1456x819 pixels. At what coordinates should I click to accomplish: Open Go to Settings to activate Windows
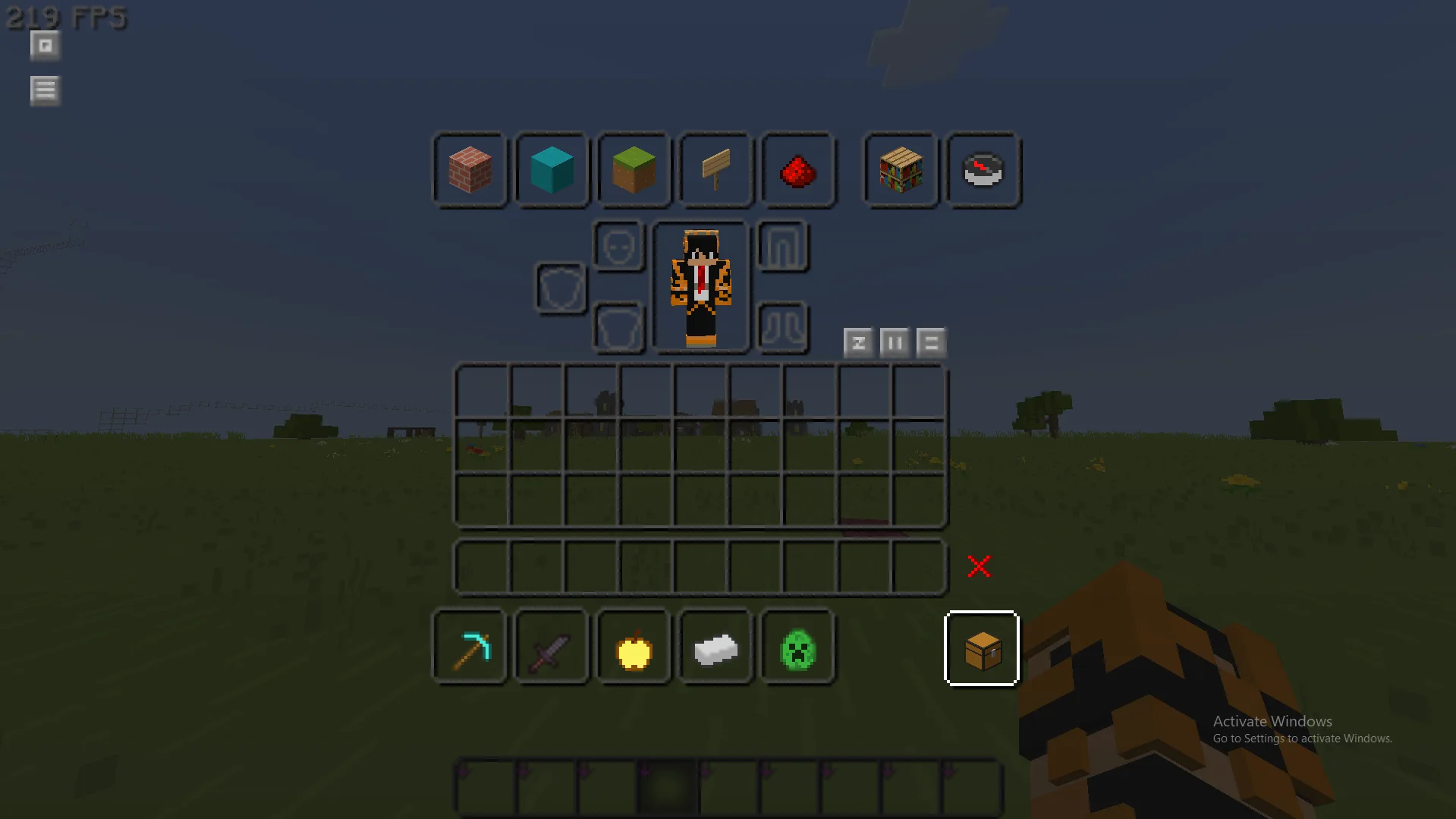click(1302, 738)
